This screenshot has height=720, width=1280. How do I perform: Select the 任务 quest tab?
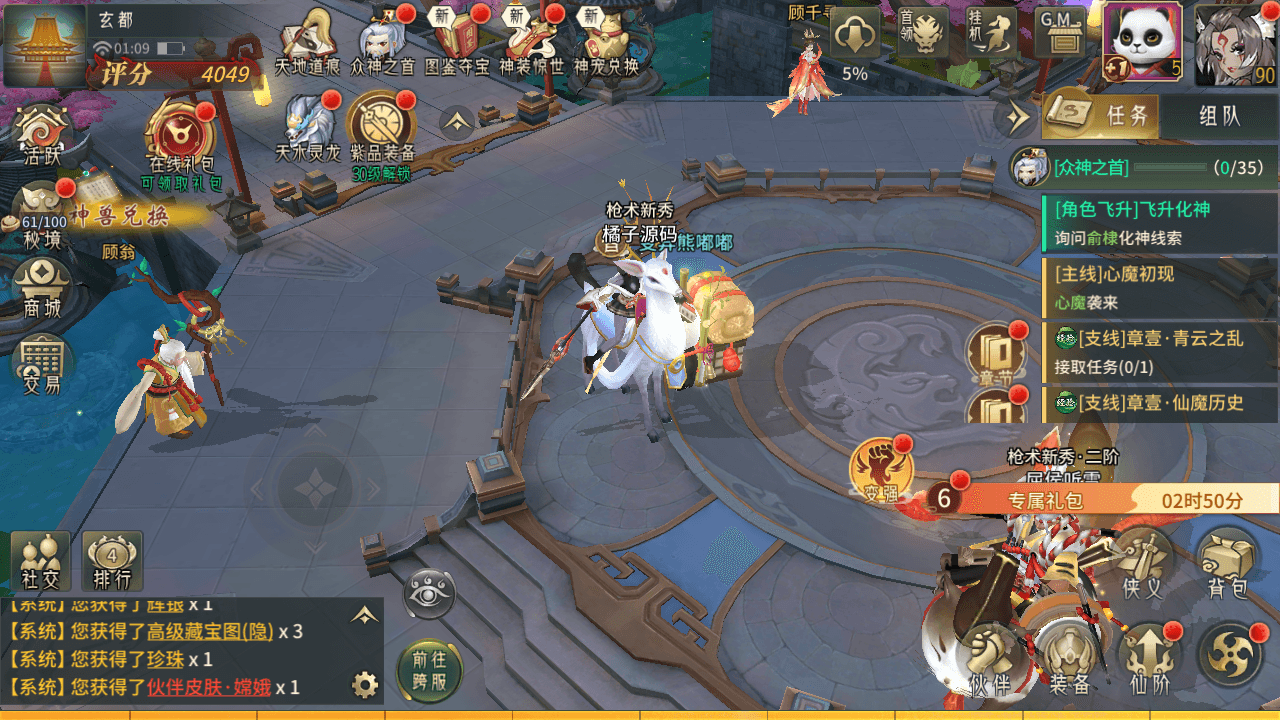1102,116
